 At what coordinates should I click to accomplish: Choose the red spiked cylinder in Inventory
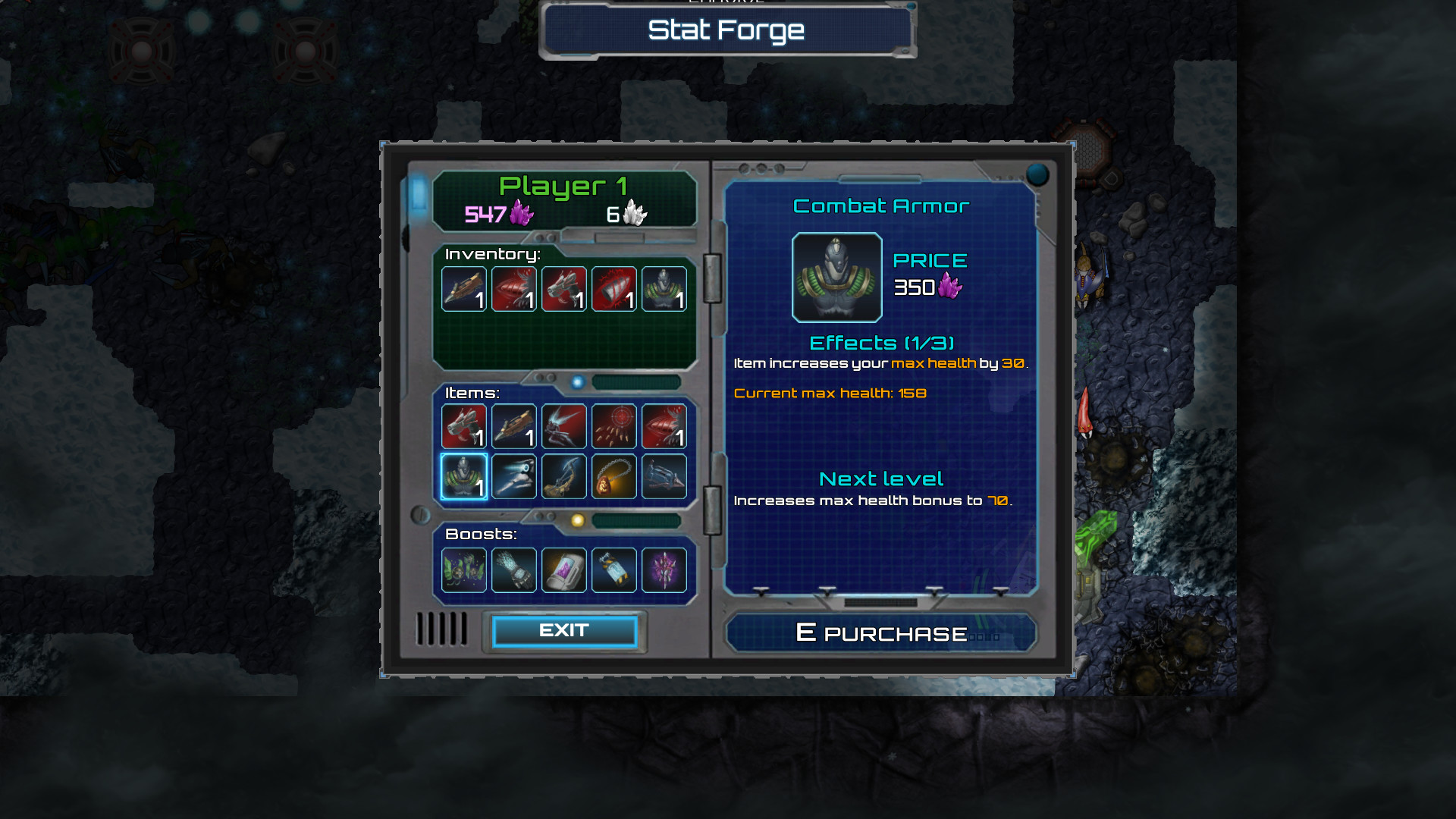pyautogui.click(x=614, y=289)
